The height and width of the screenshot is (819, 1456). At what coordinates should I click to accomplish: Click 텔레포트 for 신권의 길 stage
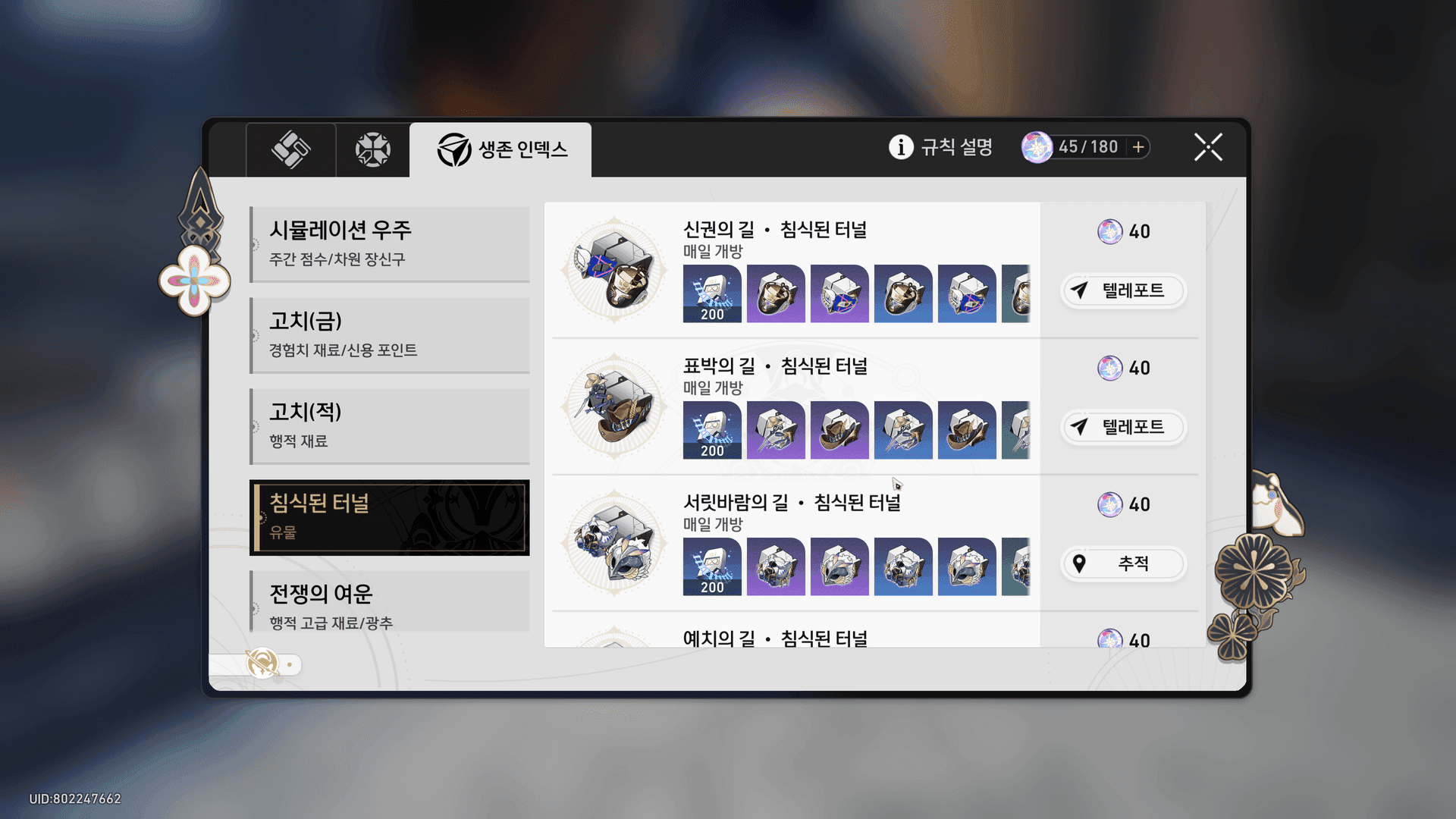click(1123, 291)
